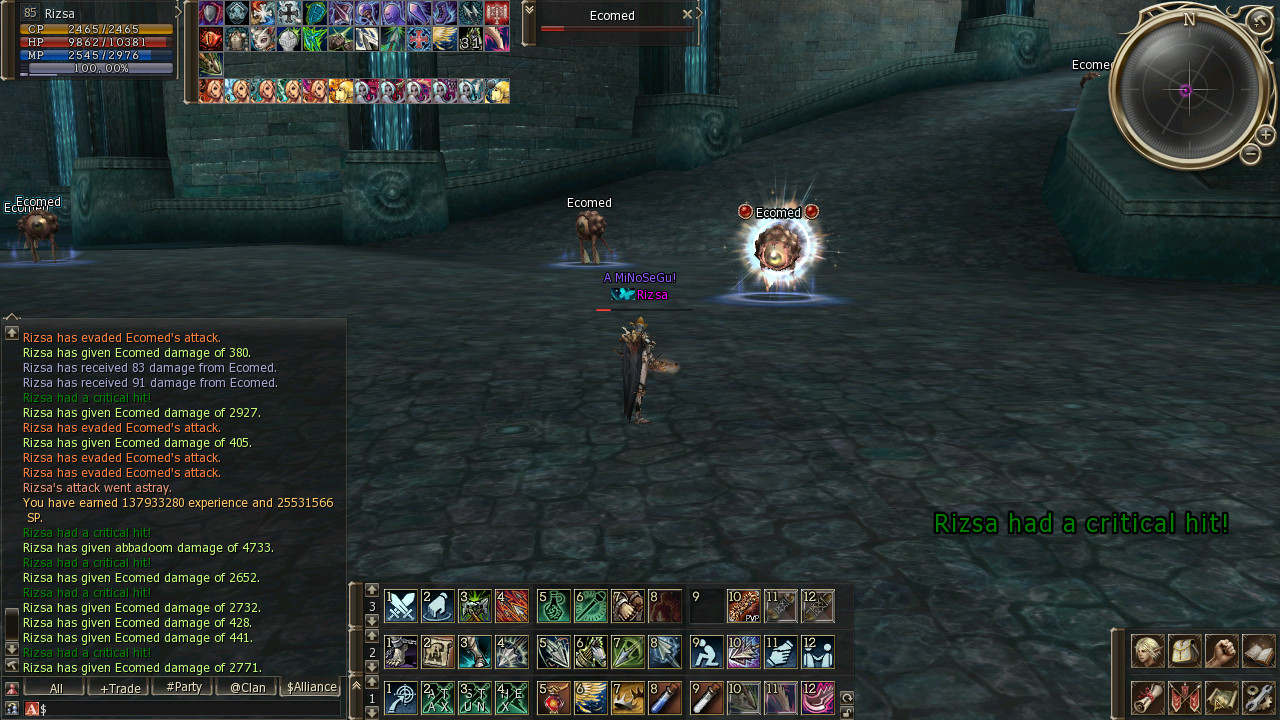Zoom in the compass minimap
This screenshot has width=1280, height=720.
pos(1265,135)
